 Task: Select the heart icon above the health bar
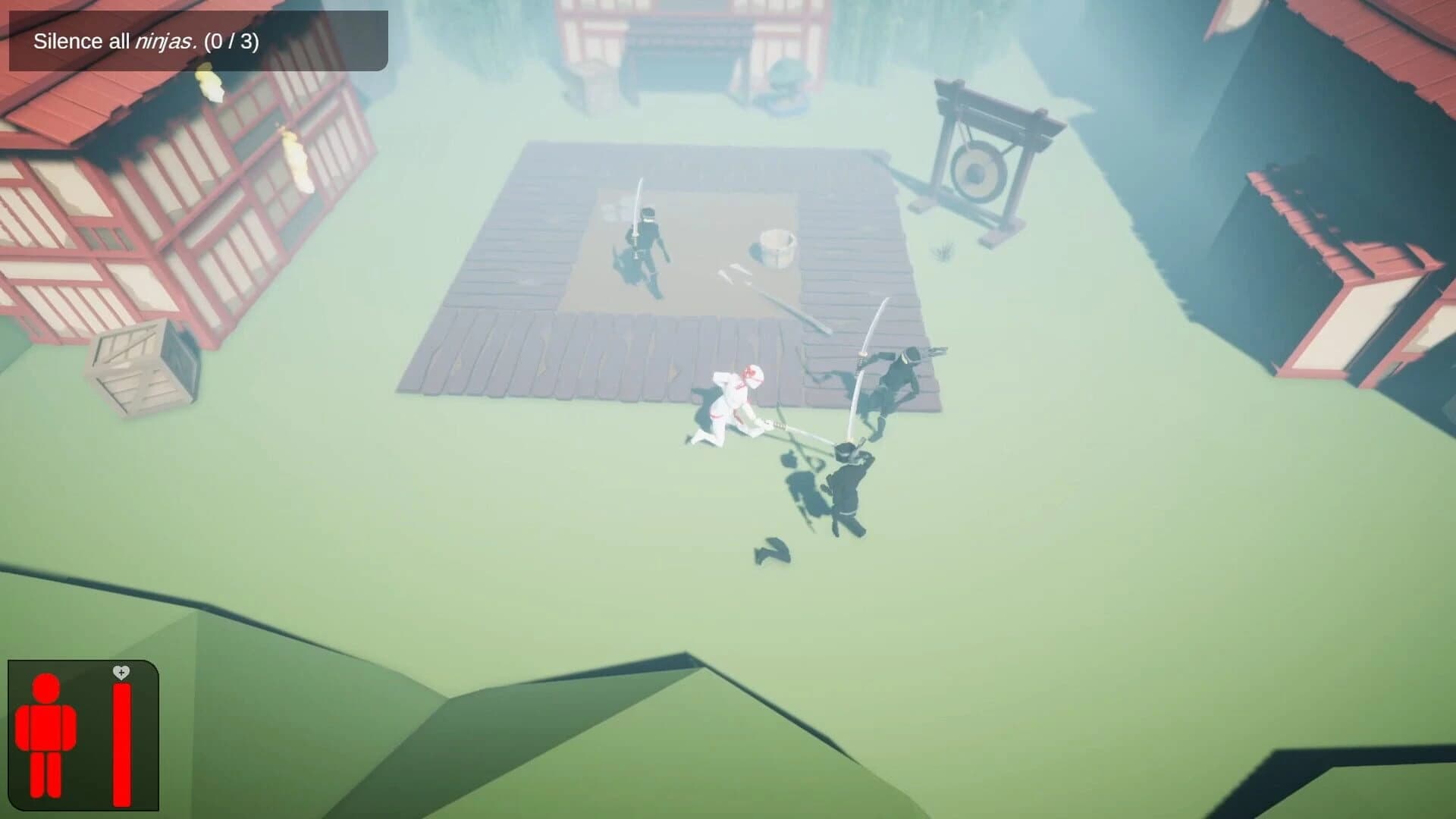(x=121, y=672)
